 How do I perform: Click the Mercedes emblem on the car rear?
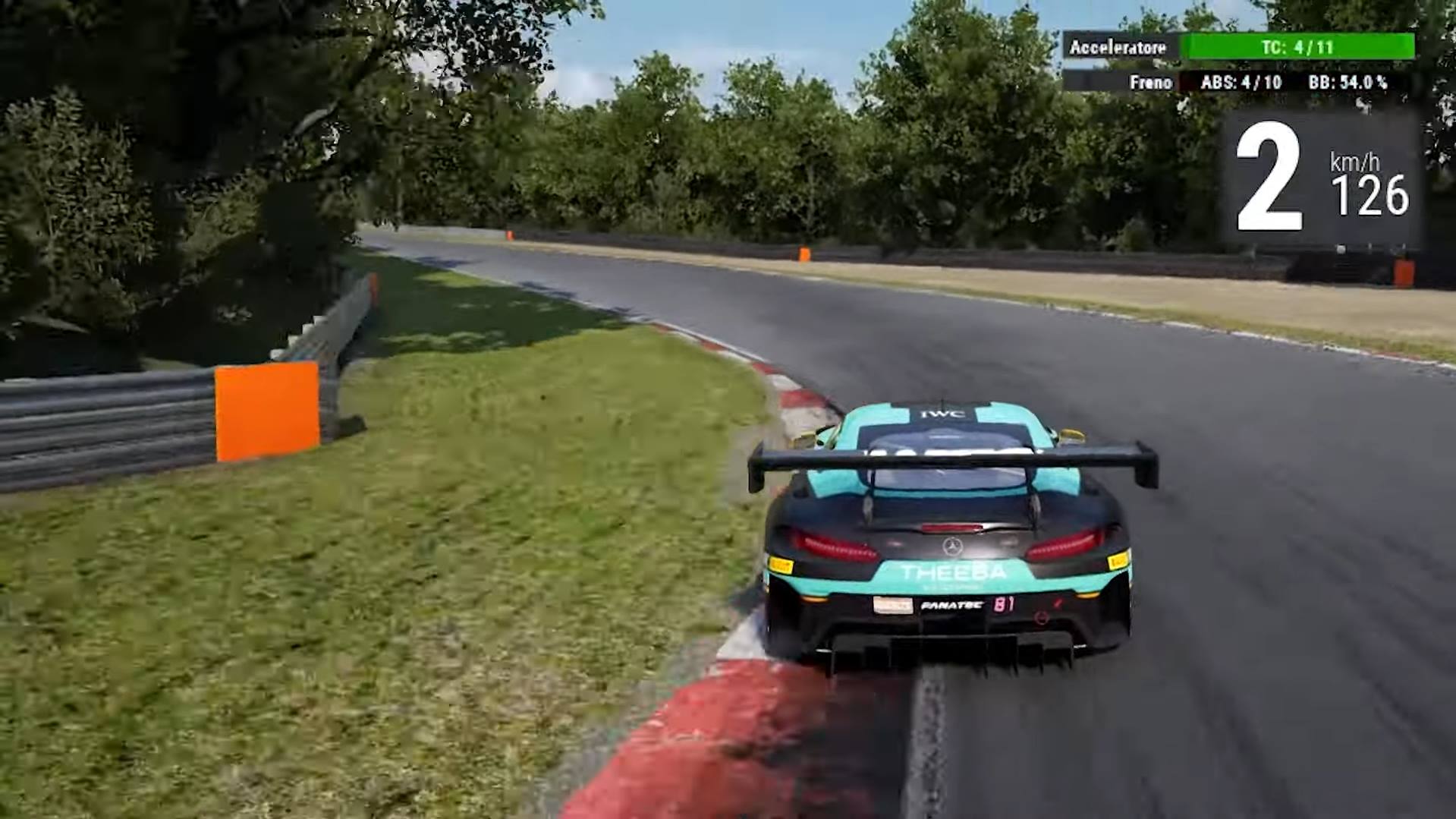[x=952, y=545]
